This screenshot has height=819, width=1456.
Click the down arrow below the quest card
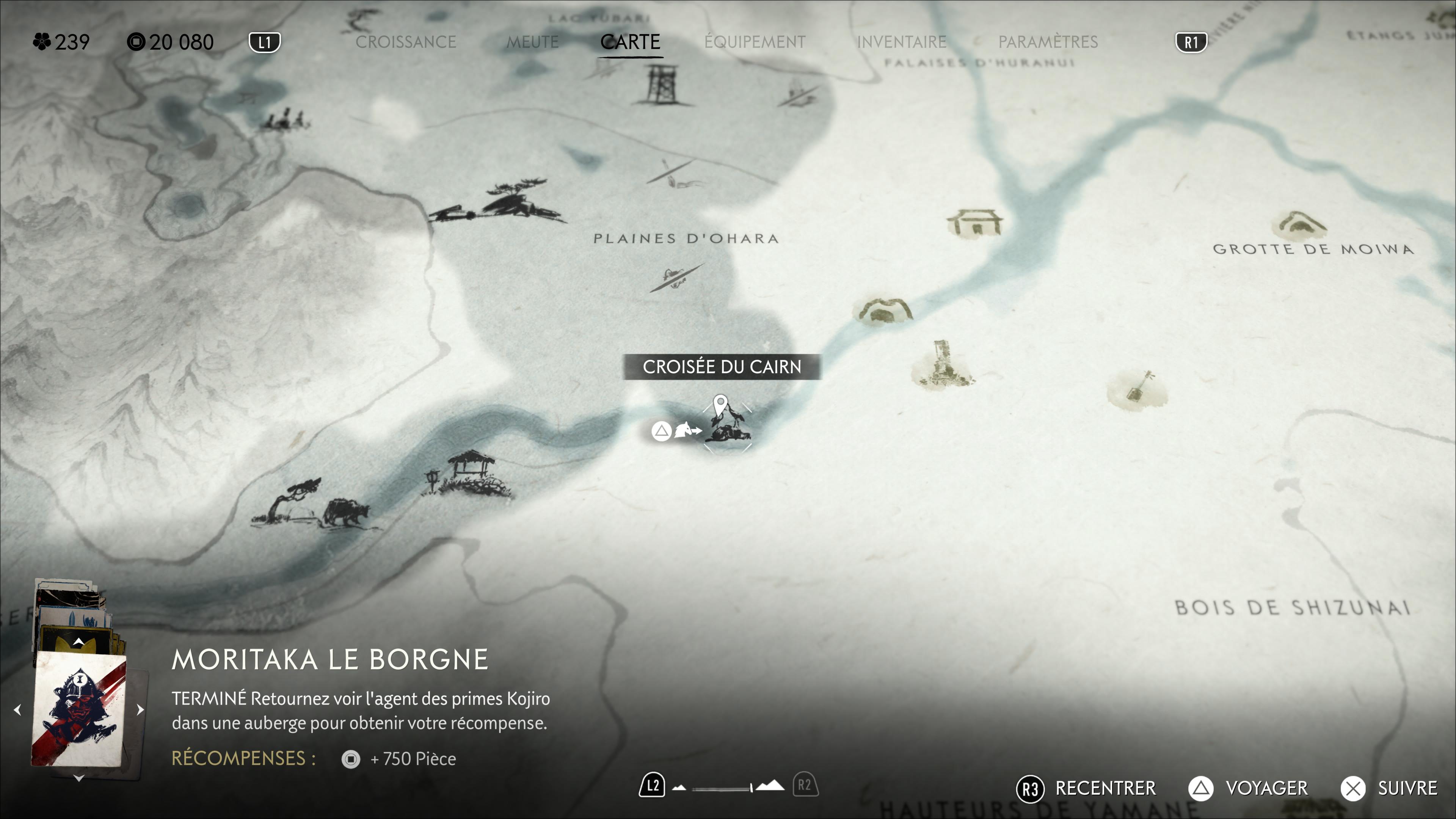(79, 778)
